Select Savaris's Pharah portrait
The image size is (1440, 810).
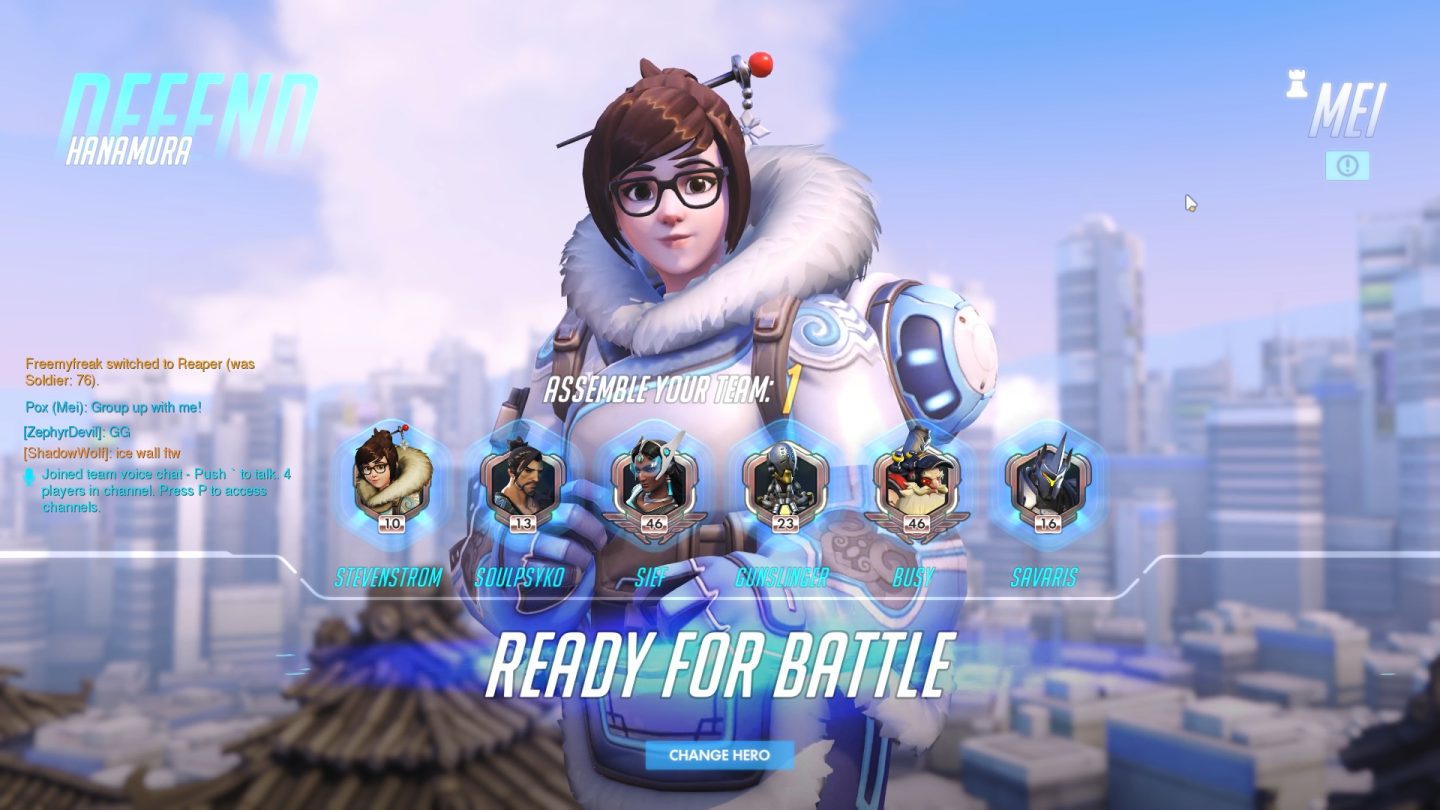click(x=1046, y=484)
